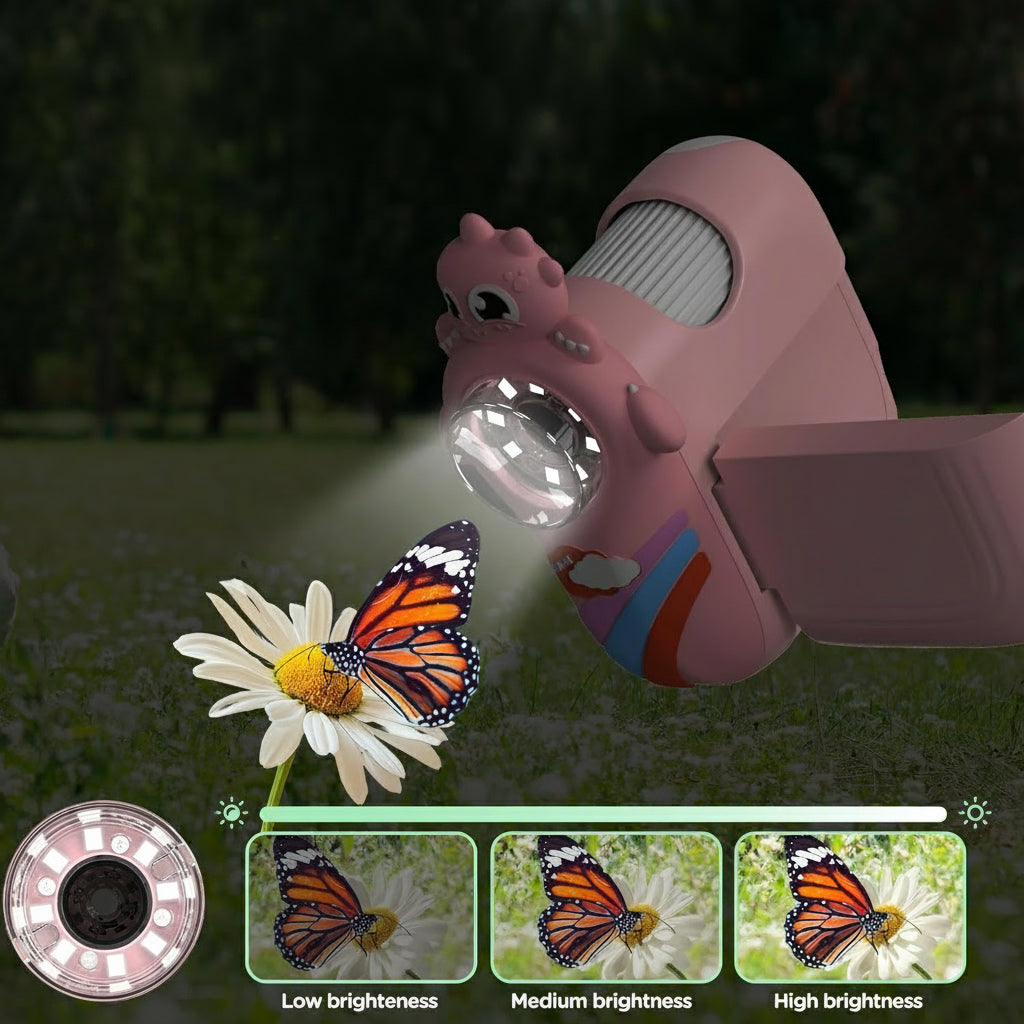Pick the High brightness preview thumbnail

click(x=850, y=907)
